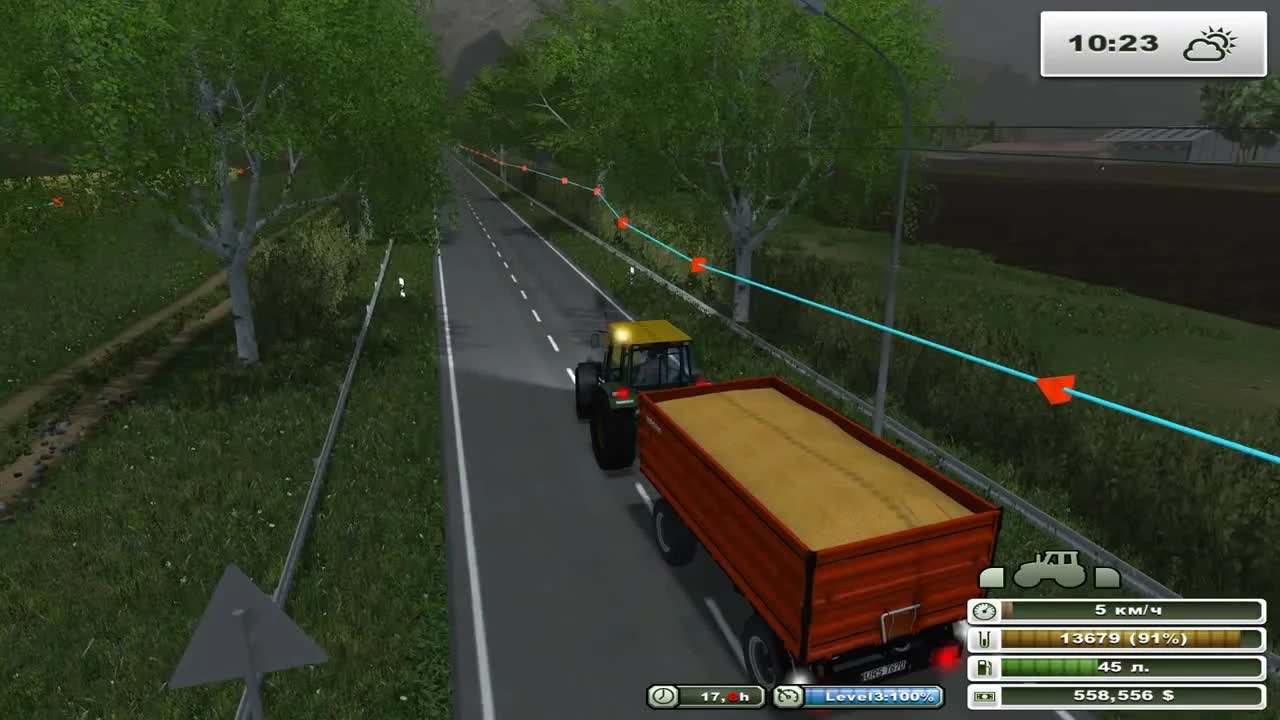The width and height of the screenshot is (1280, 720).
Task: Click the left attachment slot icon
Action: click(x=993, y=576)
